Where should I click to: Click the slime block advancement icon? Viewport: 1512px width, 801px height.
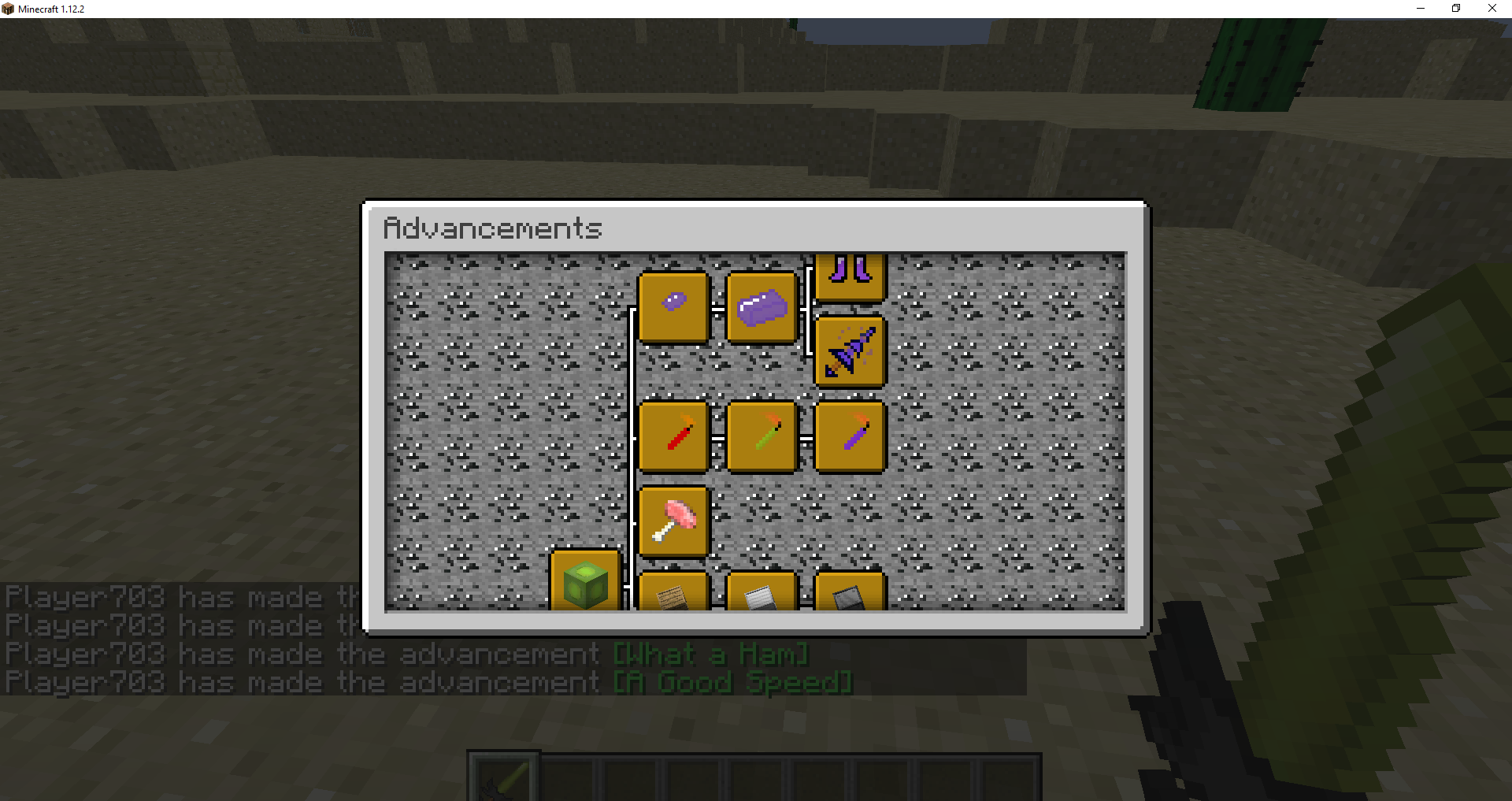[x=586, y=583]
